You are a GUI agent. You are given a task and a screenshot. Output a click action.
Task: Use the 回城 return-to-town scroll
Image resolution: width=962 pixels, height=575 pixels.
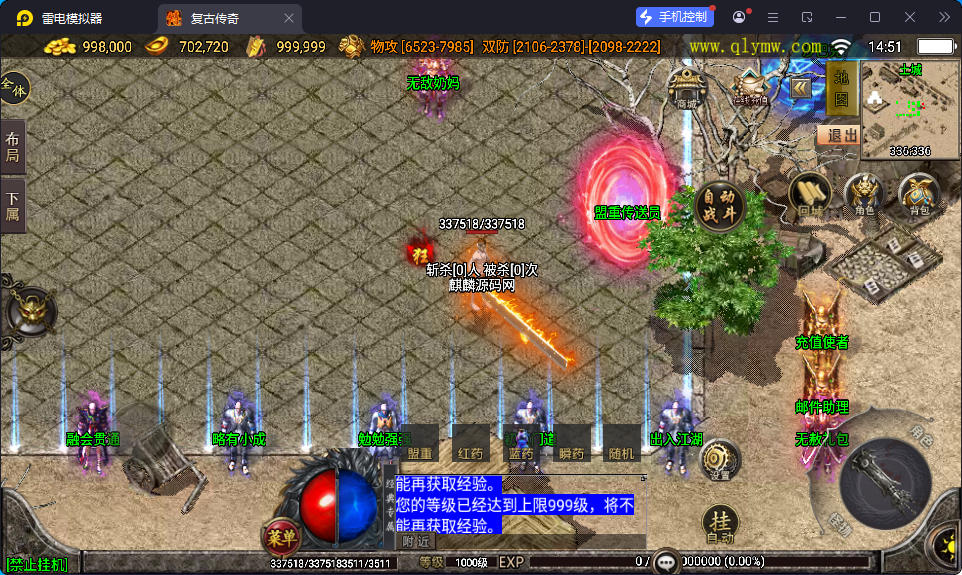[x=810, y=194]
